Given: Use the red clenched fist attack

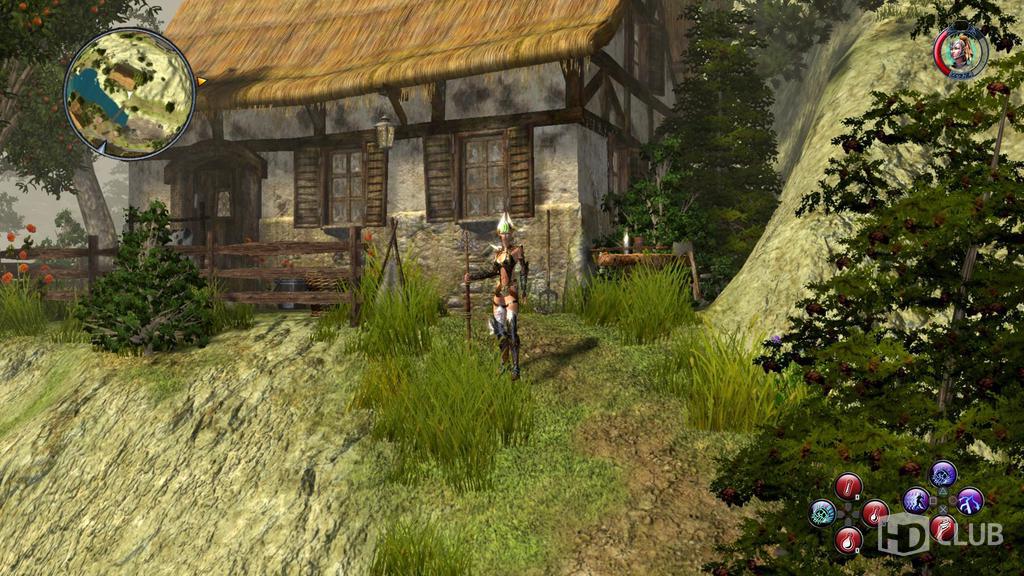Looking at the screenshot, I should coord(942,527).
